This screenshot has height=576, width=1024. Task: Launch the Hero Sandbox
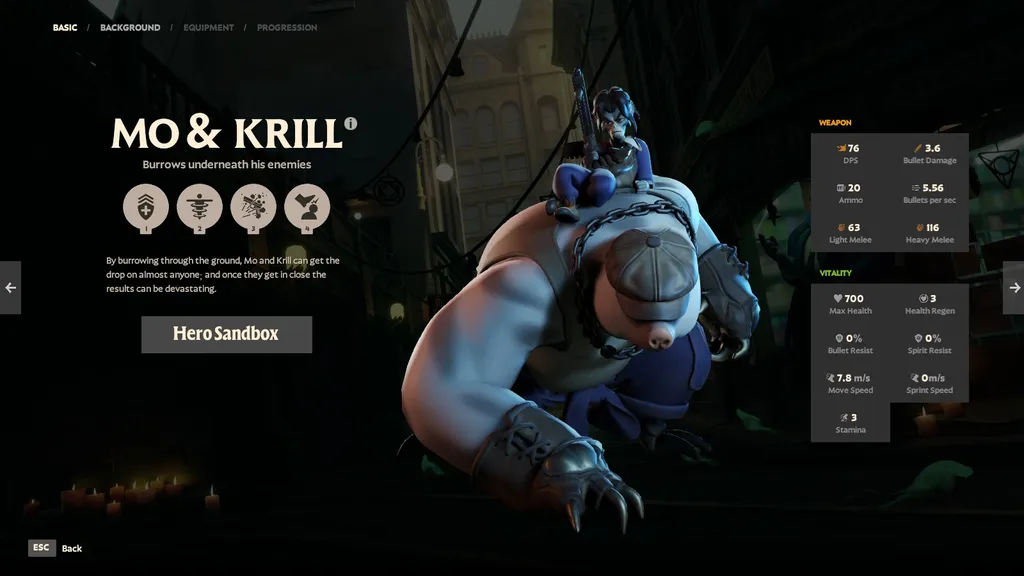point(226,334)
